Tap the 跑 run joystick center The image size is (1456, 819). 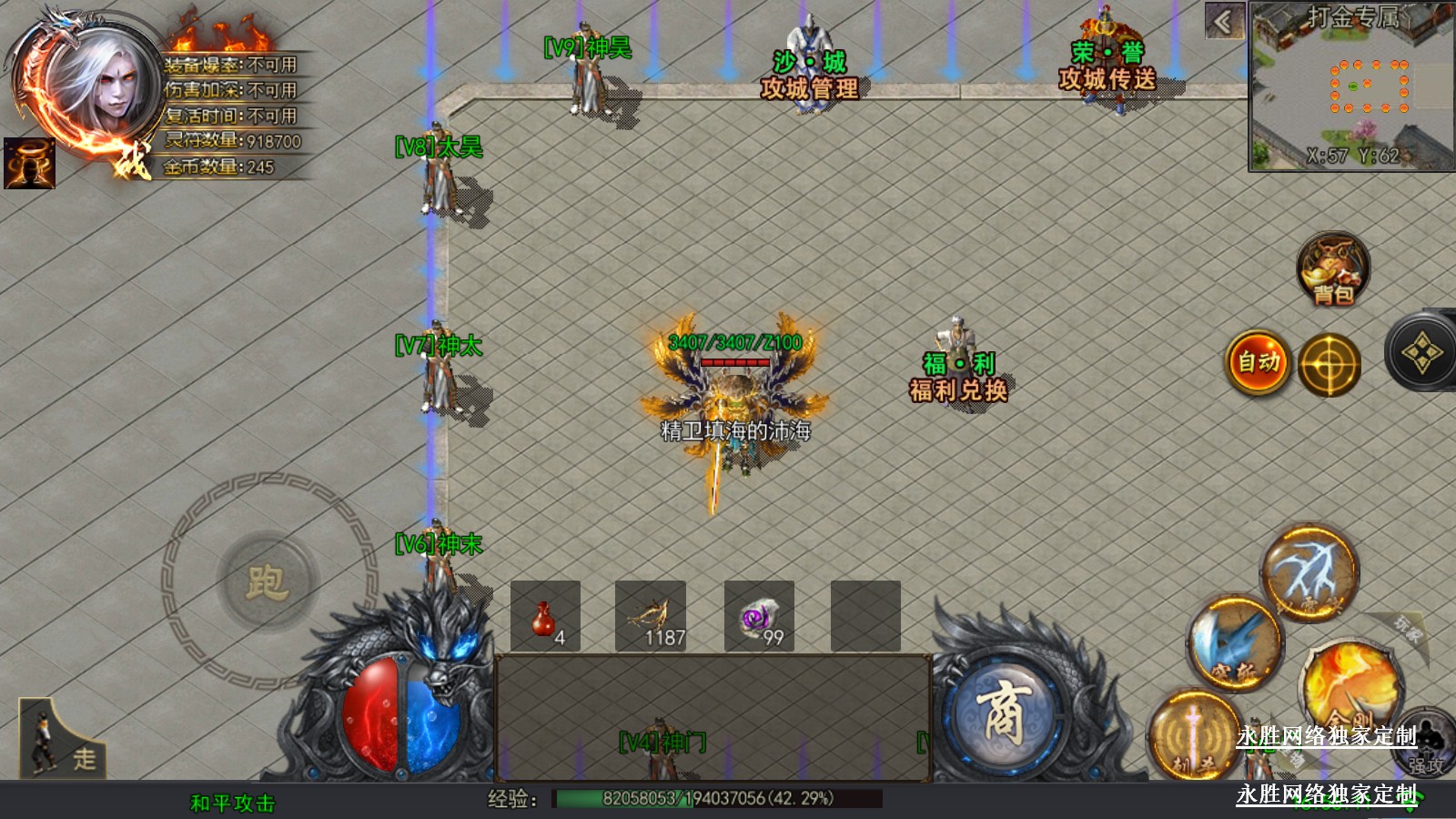[267, 581]
